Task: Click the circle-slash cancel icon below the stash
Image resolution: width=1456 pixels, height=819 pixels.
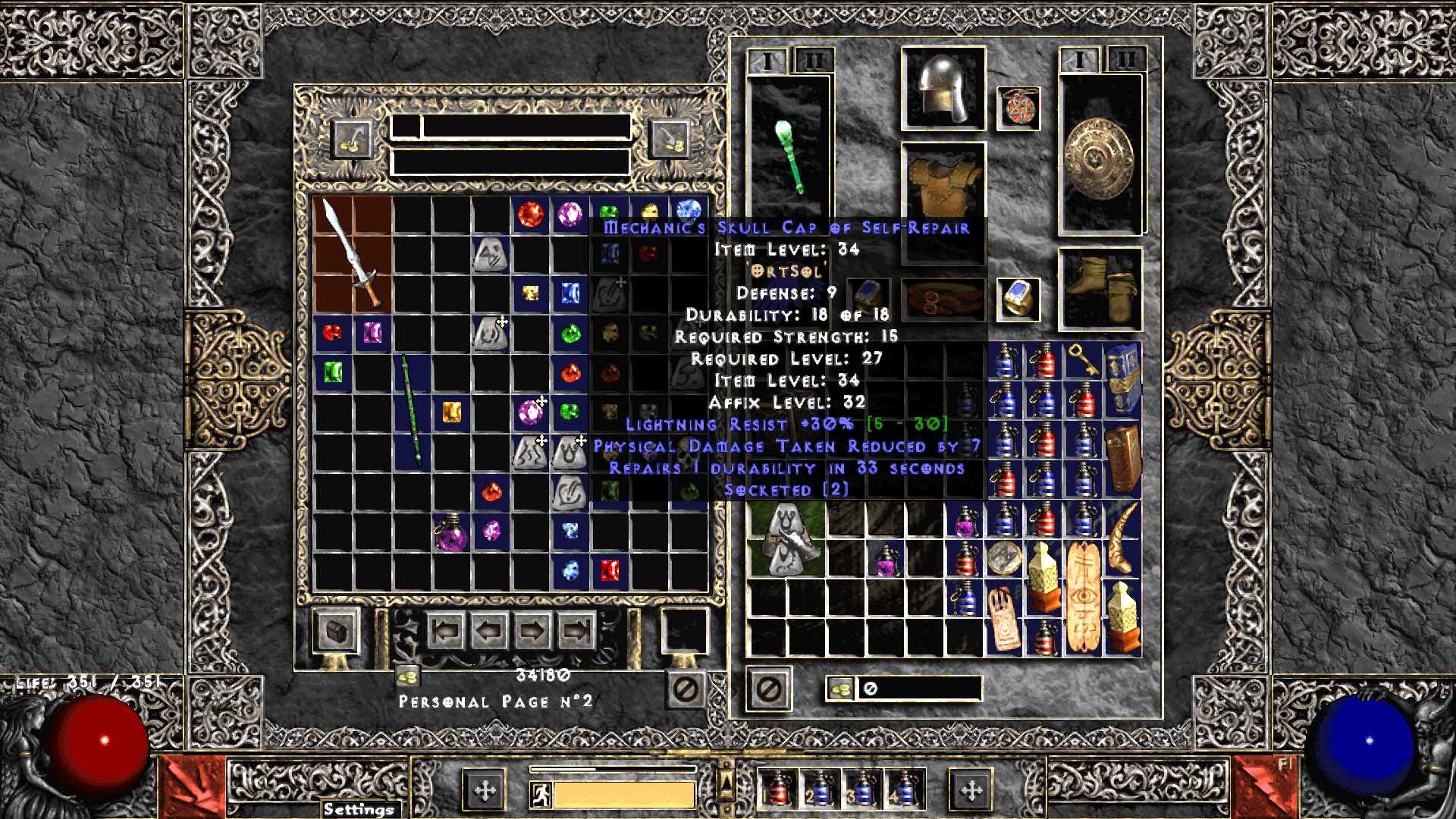Action: point(685,687)
